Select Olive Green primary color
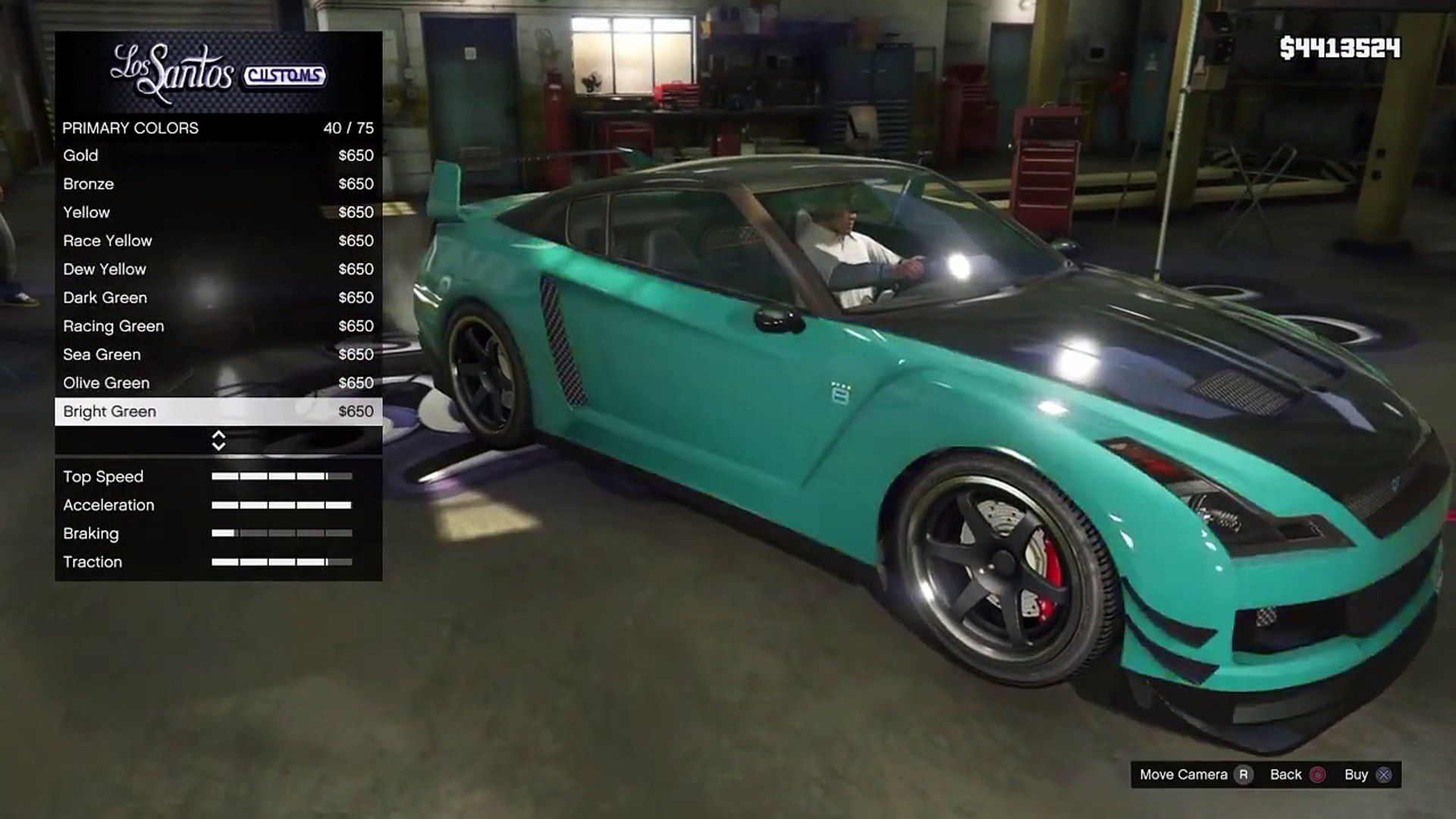 (218, 383)
